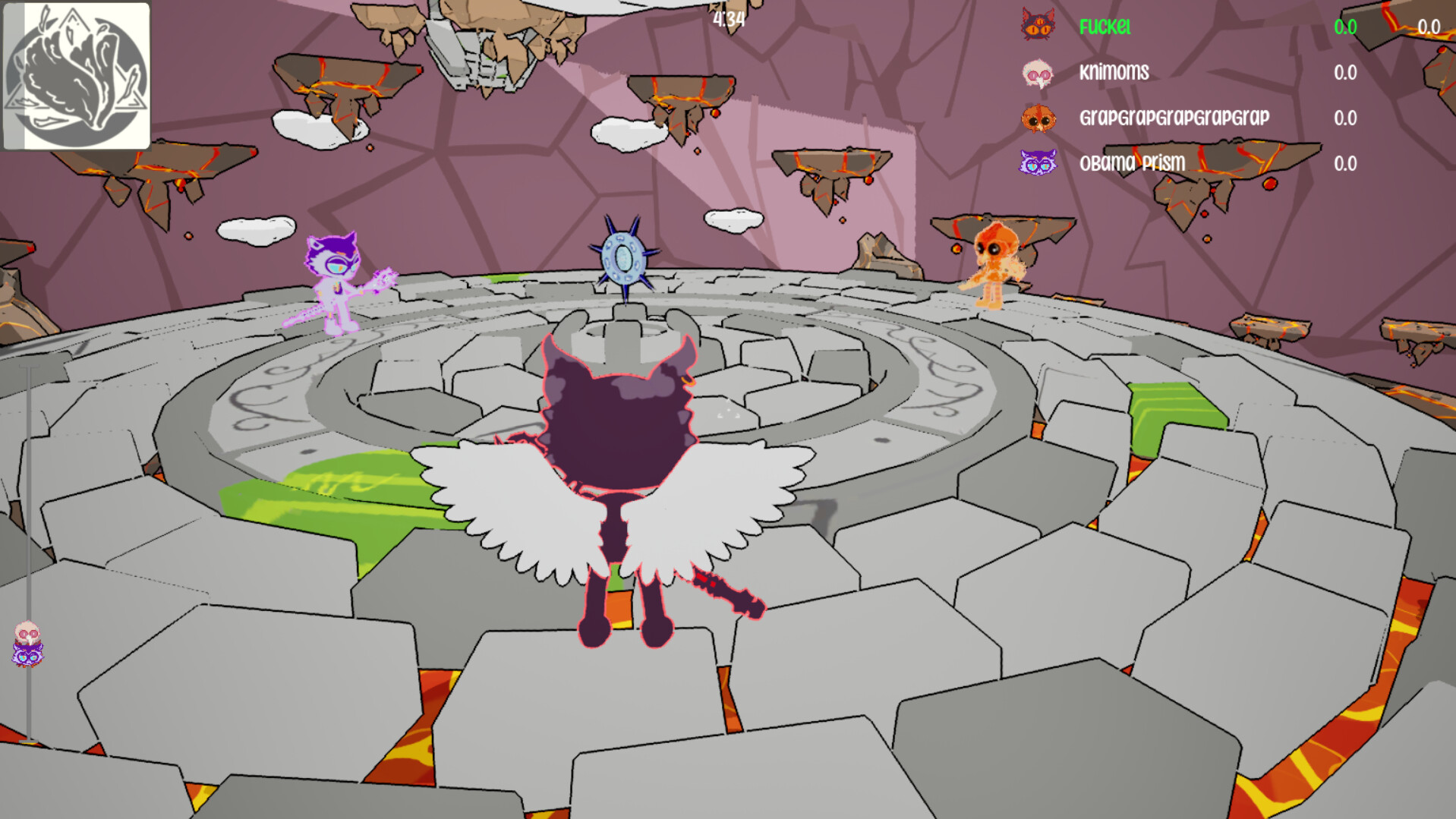The width and height of the screenshot is (1456, 819).
Task: Click GrapGrapGrapGrapGrap's orange owl avatar icon
Action: 1038,118
